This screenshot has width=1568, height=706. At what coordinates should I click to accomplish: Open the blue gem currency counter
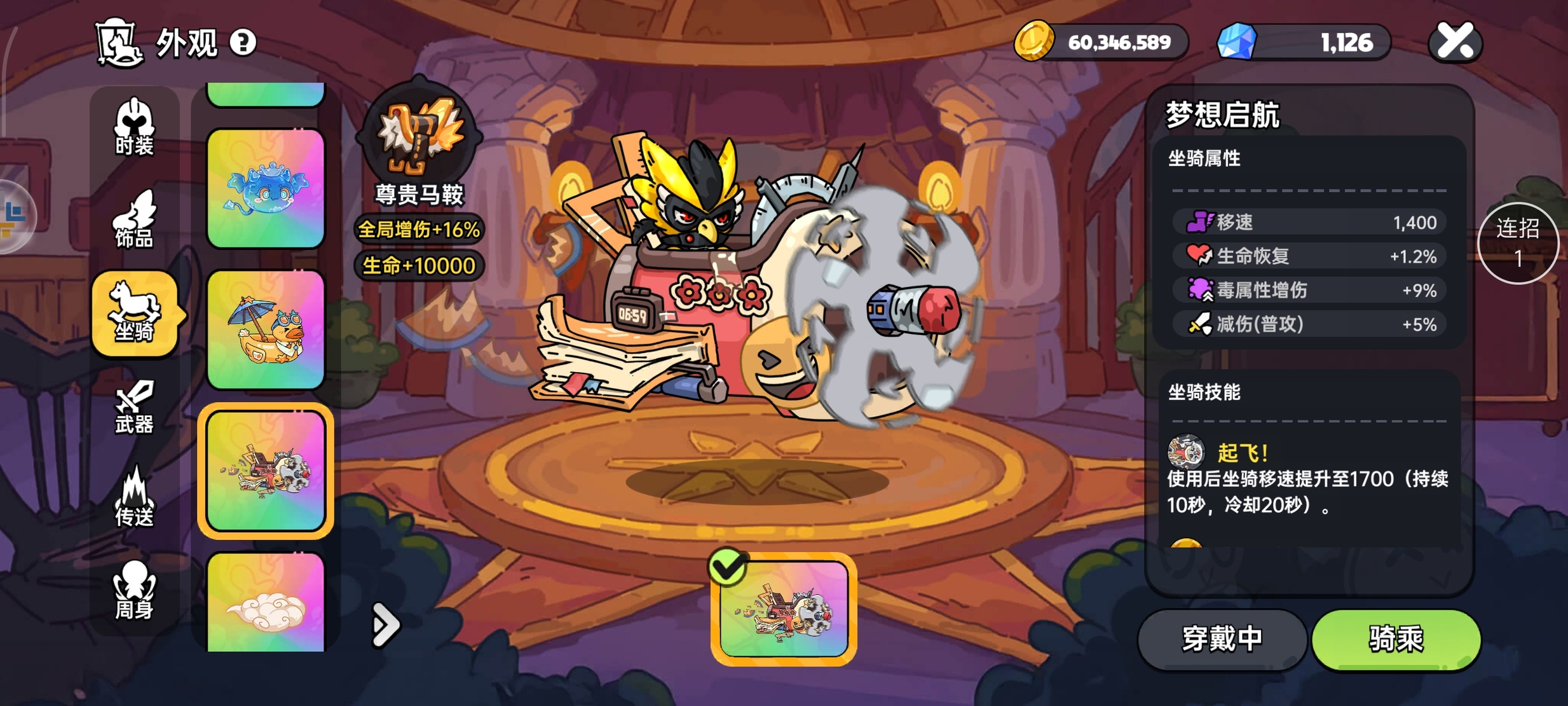(x=1303, y=43)
